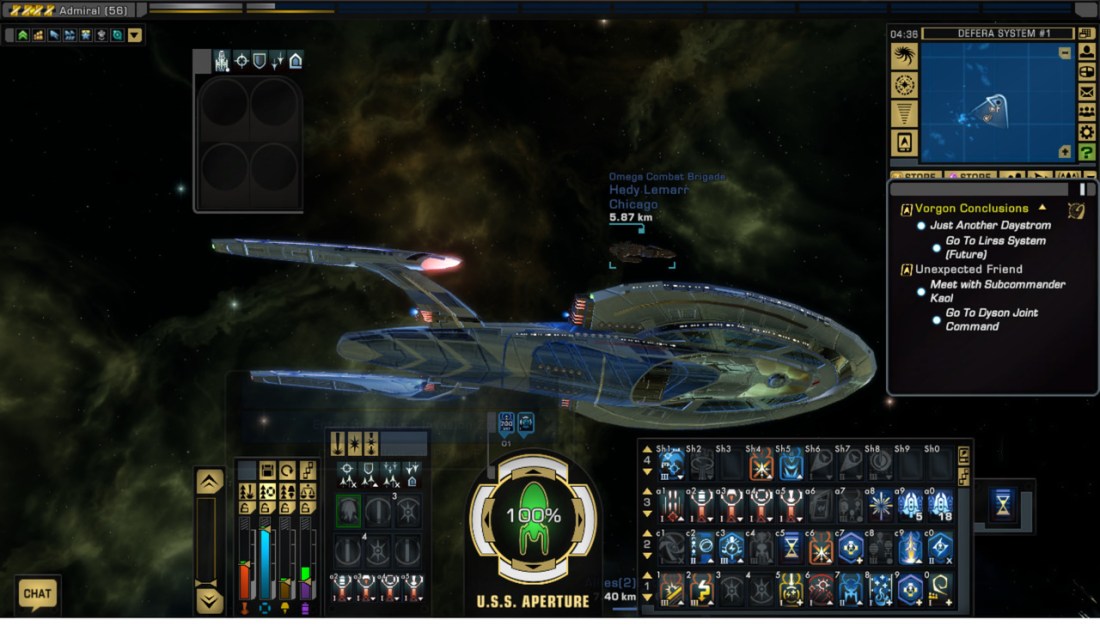Decrease throttle with the double down arrow
This screenshot has height=626, width=1100.
[209, 600]
